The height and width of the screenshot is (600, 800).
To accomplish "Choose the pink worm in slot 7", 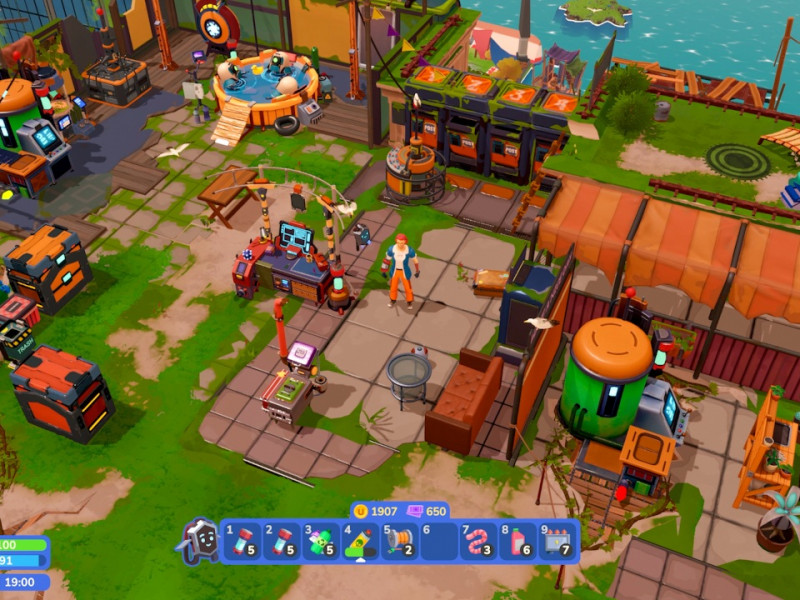I will pos(478,541).
